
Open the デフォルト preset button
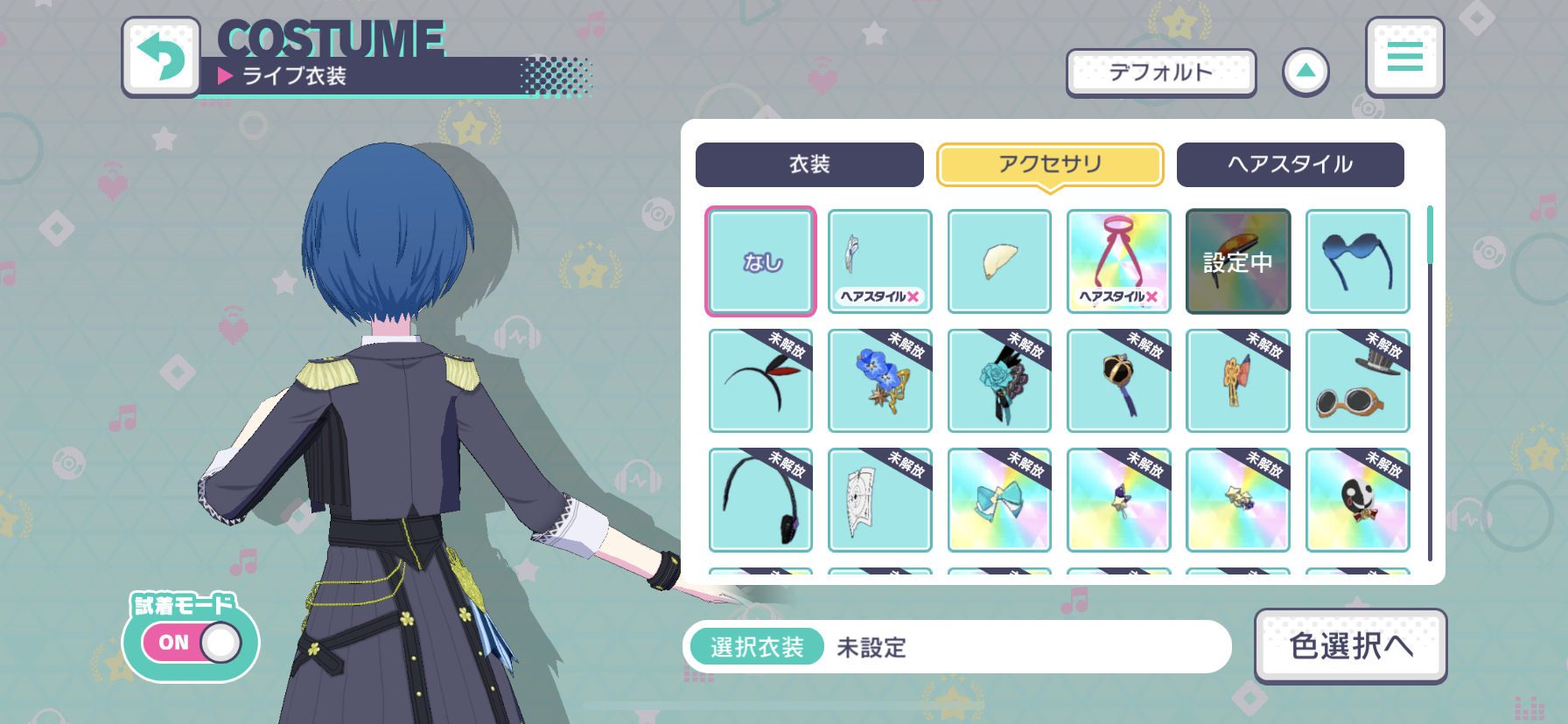(x=1160, y=73)
